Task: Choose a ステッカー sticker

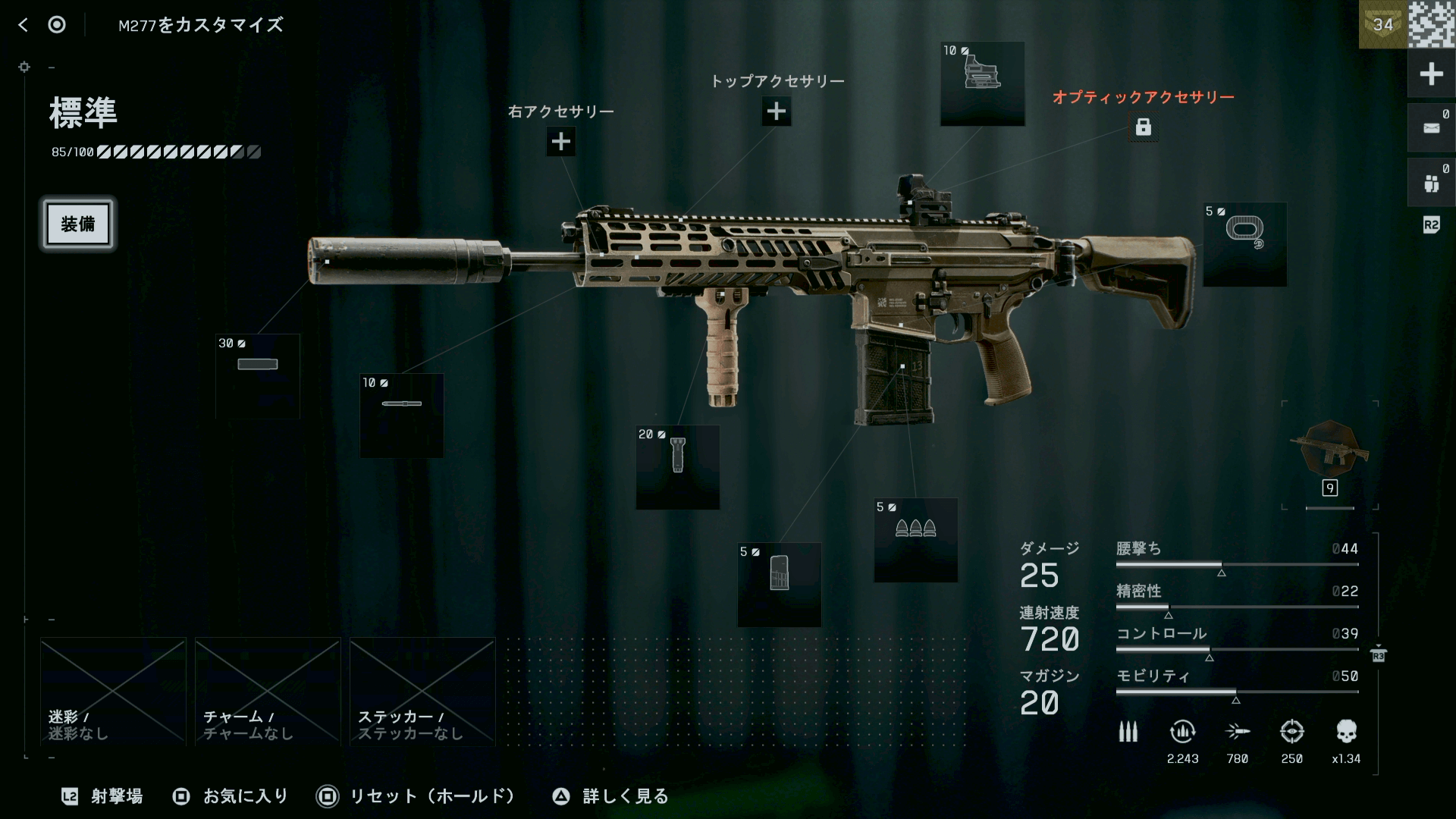Action: tap(422, 691)
